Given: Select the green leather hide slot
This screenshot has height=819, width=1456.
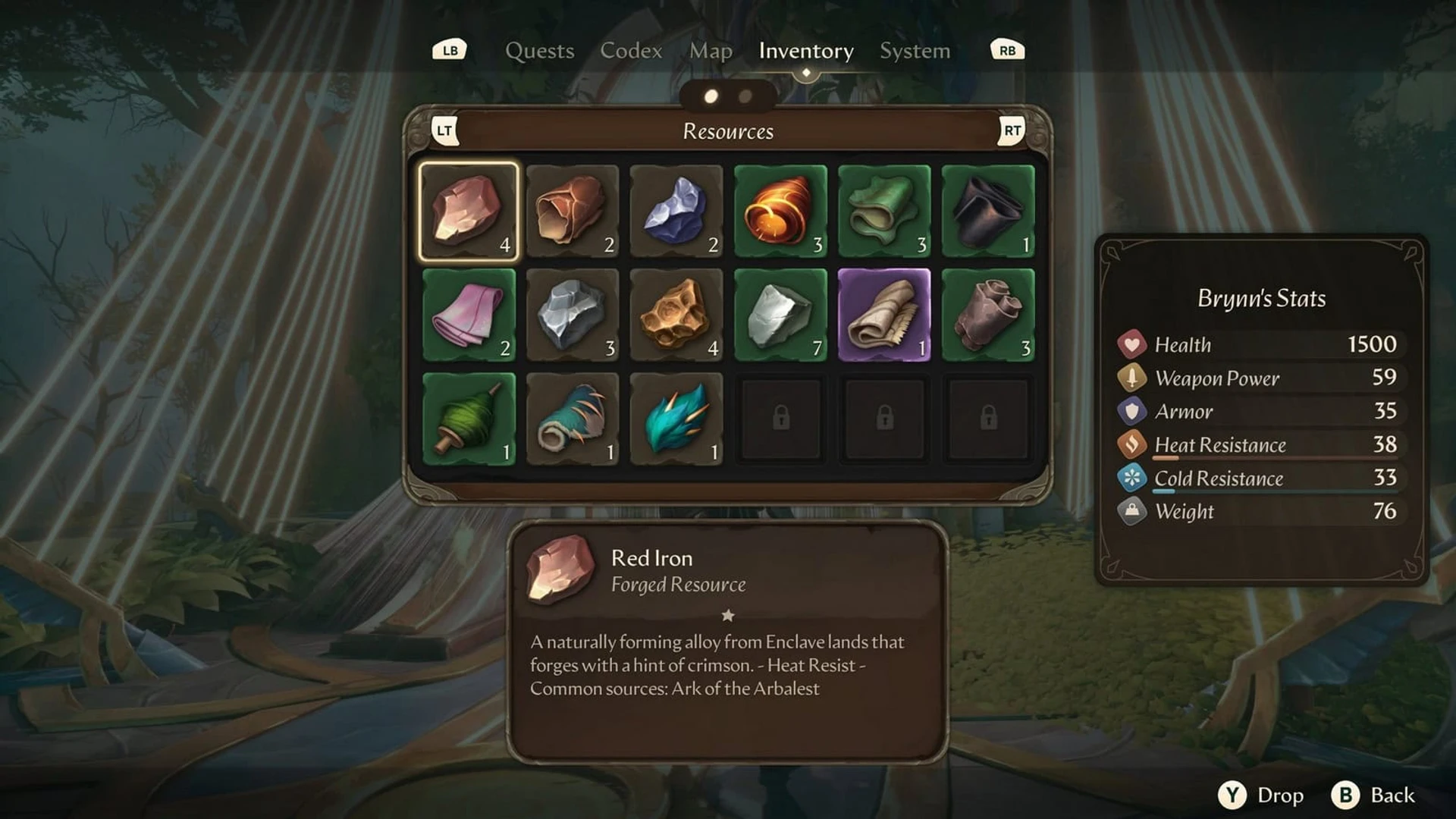Looking at the screenshot, I should point(884,212).
